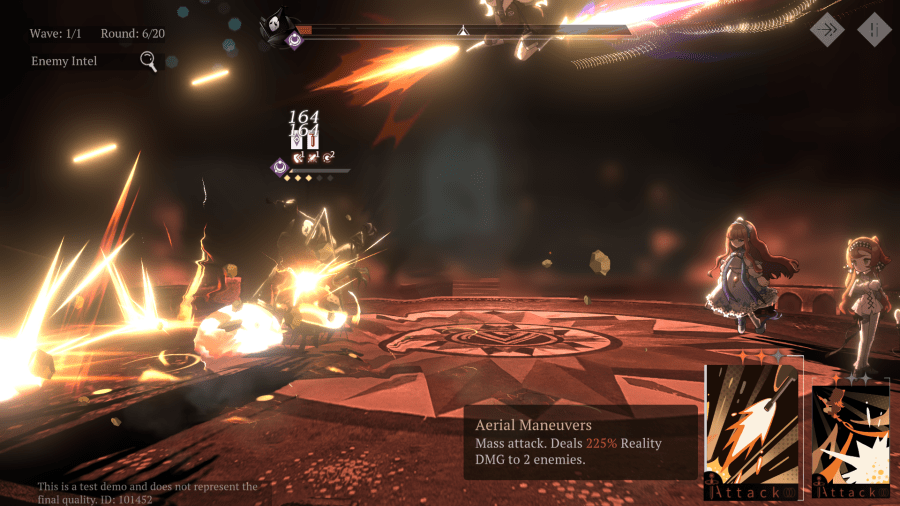Select the Aerial Maneuvers rocket attack card

pyautogui.click(x=754, y=430)
